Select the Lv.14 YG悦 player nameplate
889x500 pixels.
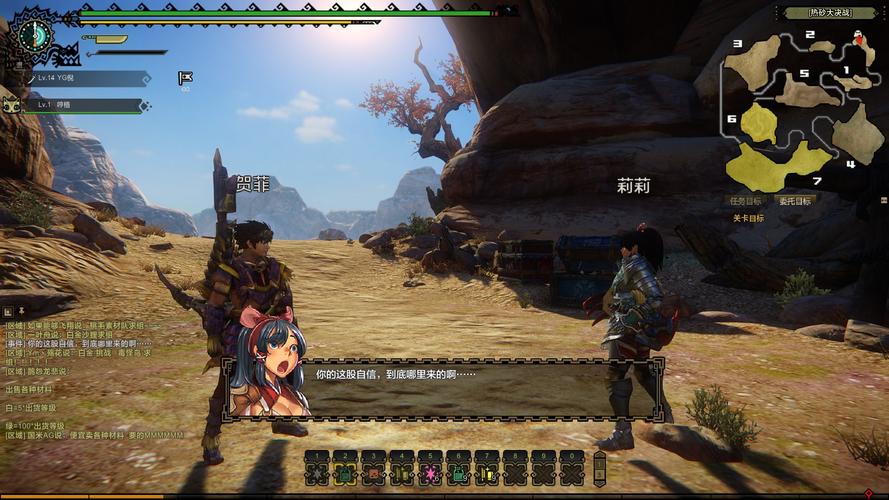(x=85, y=78)
